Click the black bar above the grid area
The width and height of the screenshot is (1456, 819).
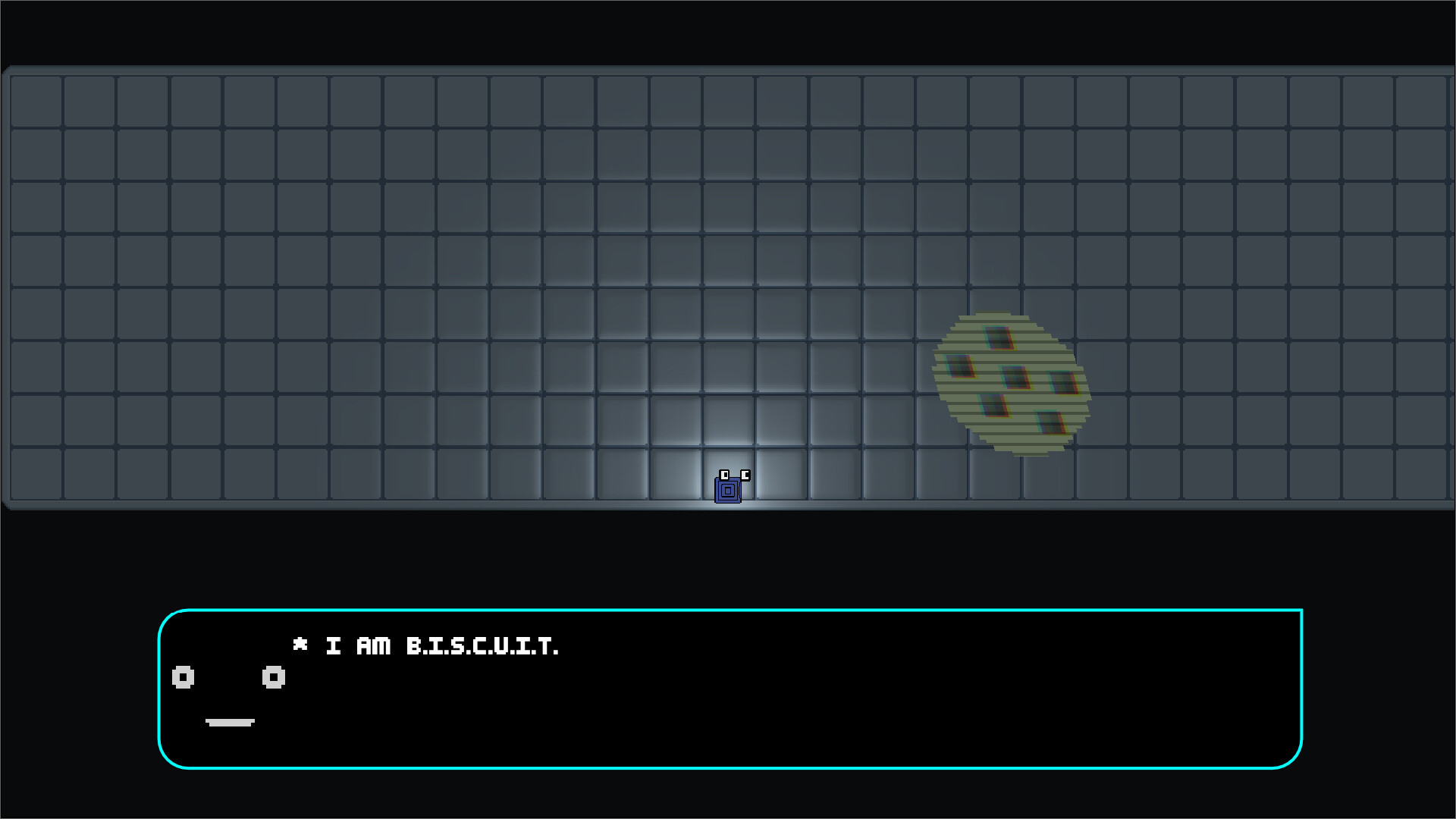point(728,32)
